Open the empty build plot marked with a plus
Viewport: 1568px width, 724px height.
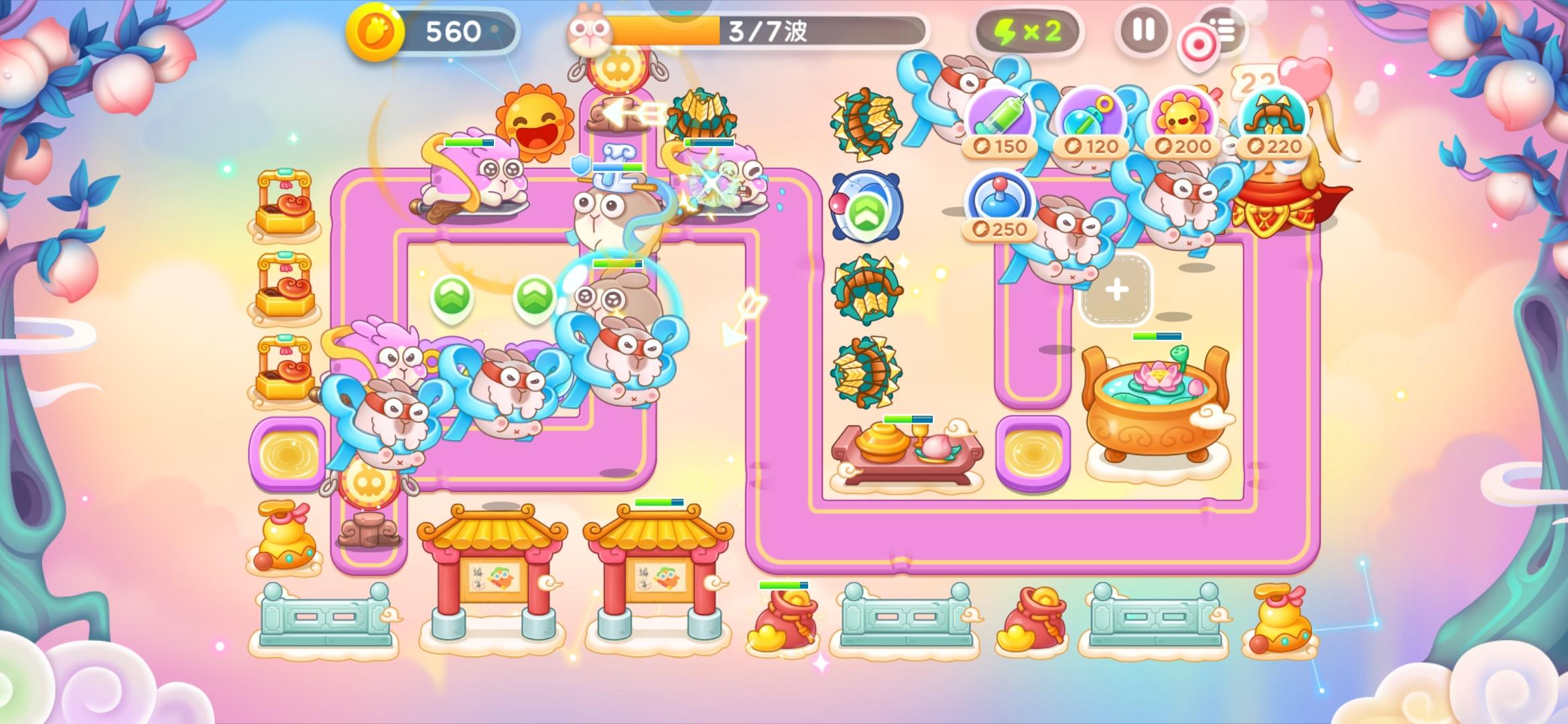(x=1116, y=288)
